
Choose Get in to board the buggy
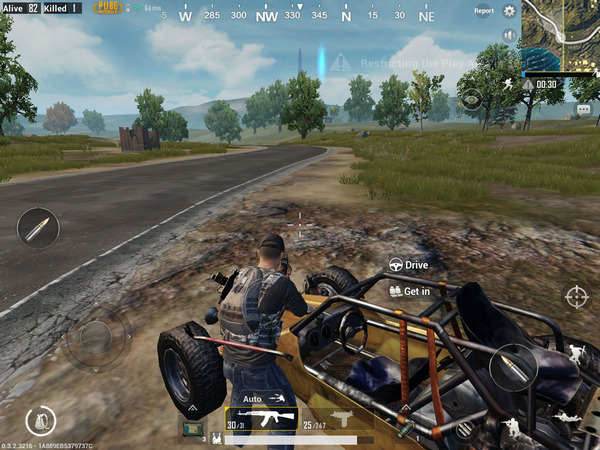(410, 291)
